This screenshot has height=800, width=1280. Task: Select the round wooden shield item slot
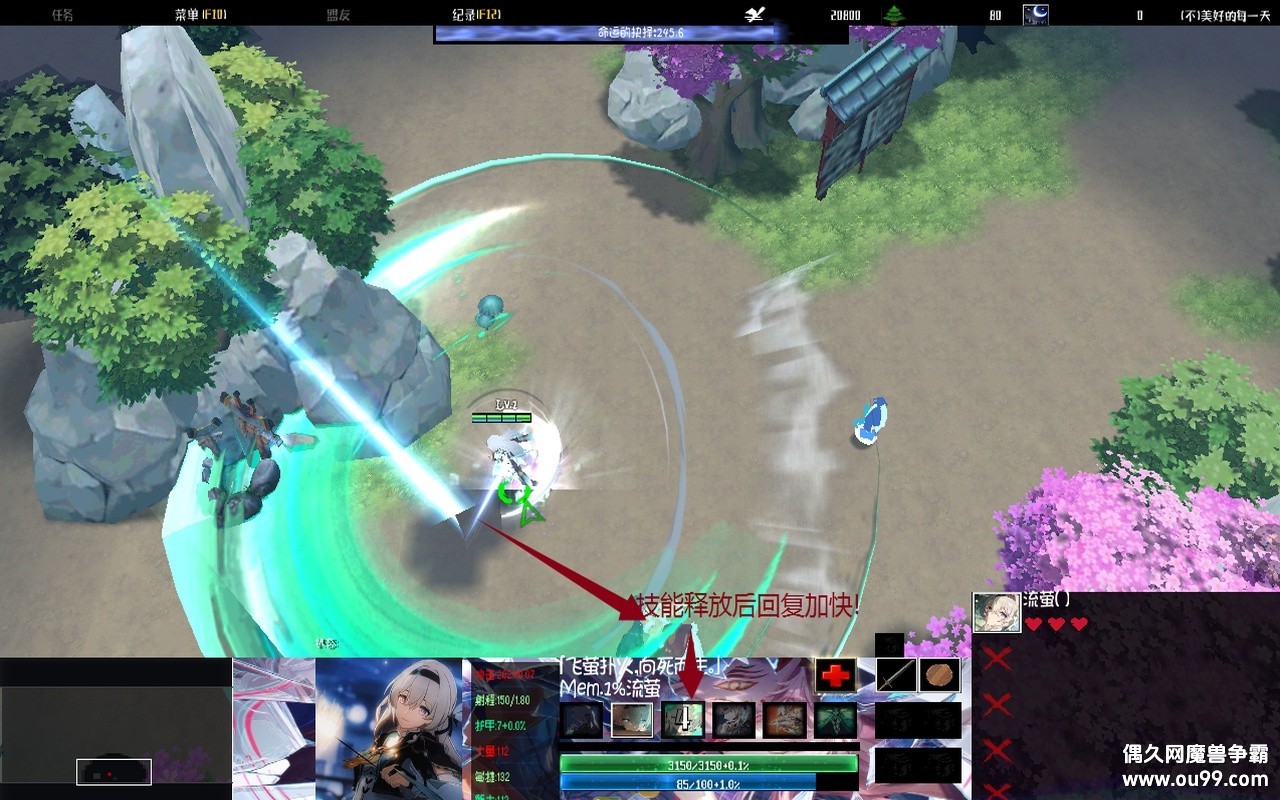[940, 675]
